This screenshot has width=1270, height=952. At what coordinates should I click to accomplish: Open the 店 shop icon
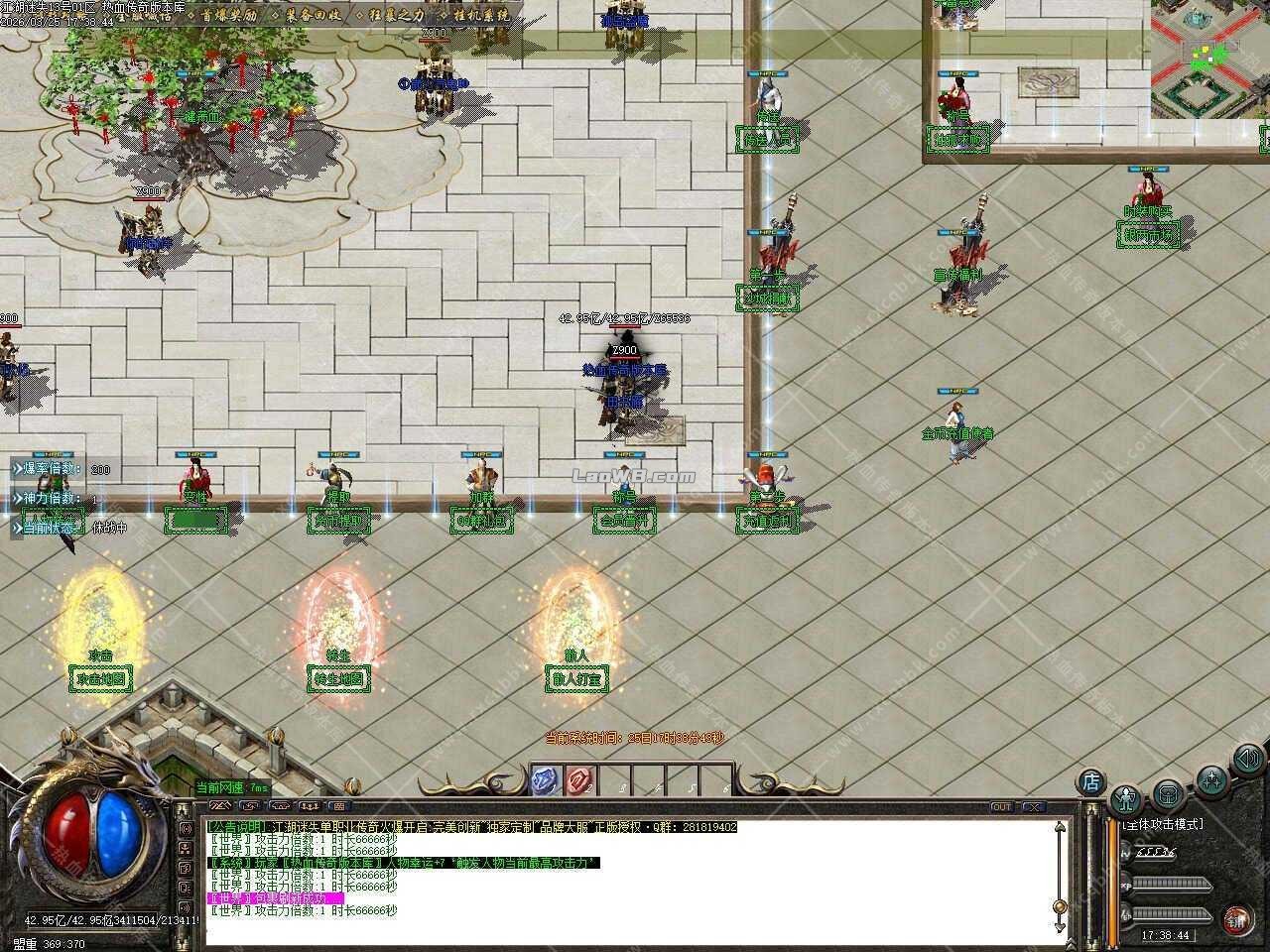[1090, 781]
